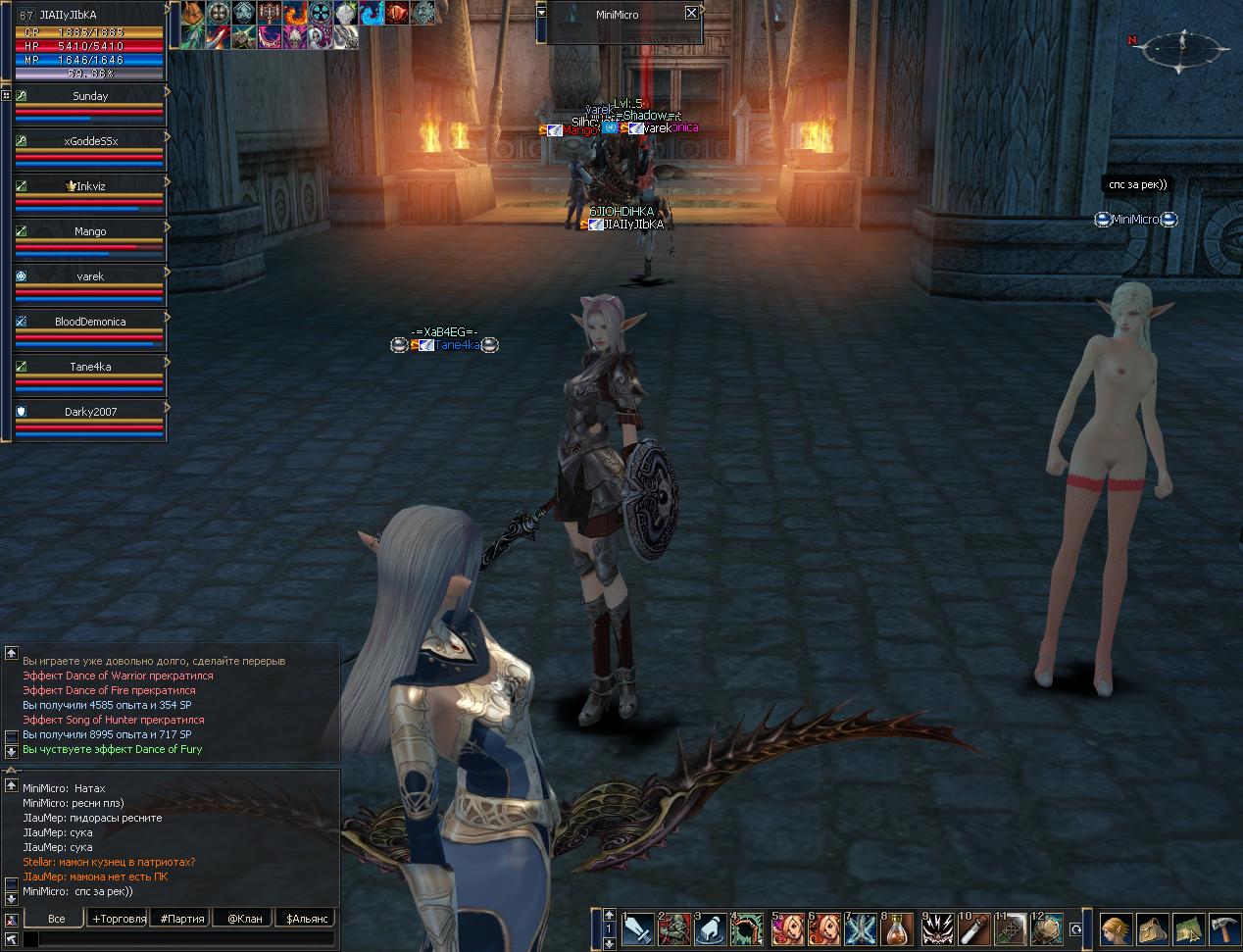Click the compass in the top-right corner
The height and width of the screenshot is (952, 1243).
pyautogui.click(x=1185, y=48)
